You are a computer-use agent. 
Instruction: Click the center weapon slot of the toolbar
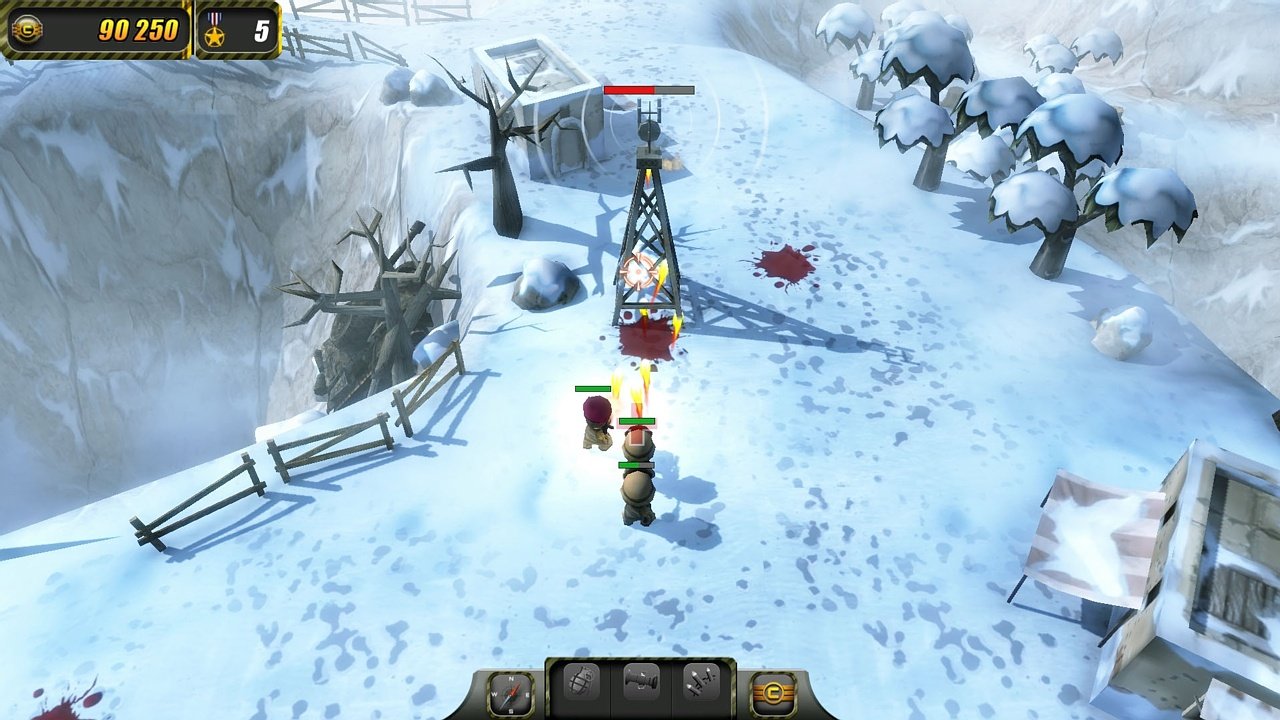point(641,683)
